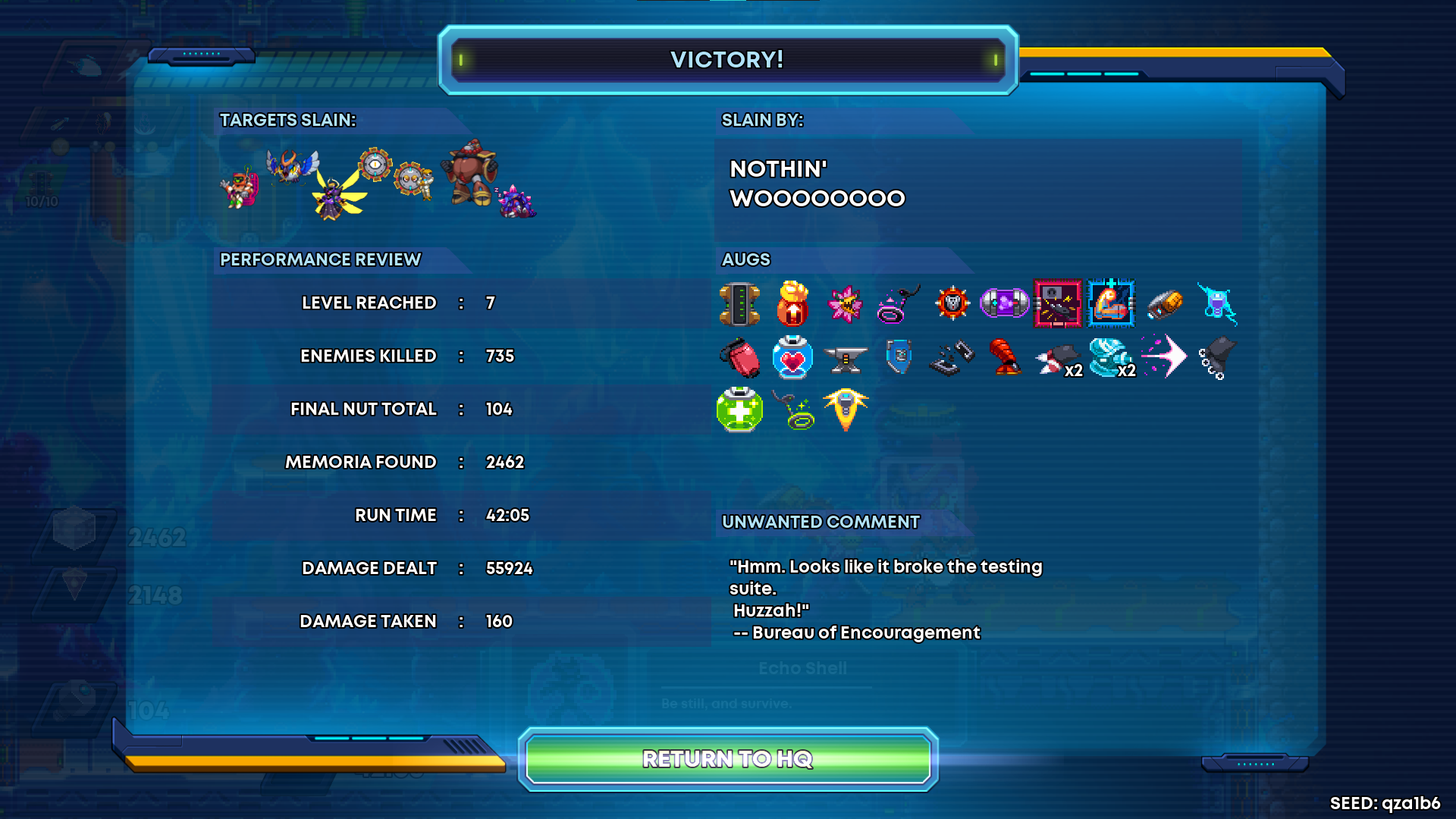Inspect the flexing bicep aug icon

(1111, 304)
